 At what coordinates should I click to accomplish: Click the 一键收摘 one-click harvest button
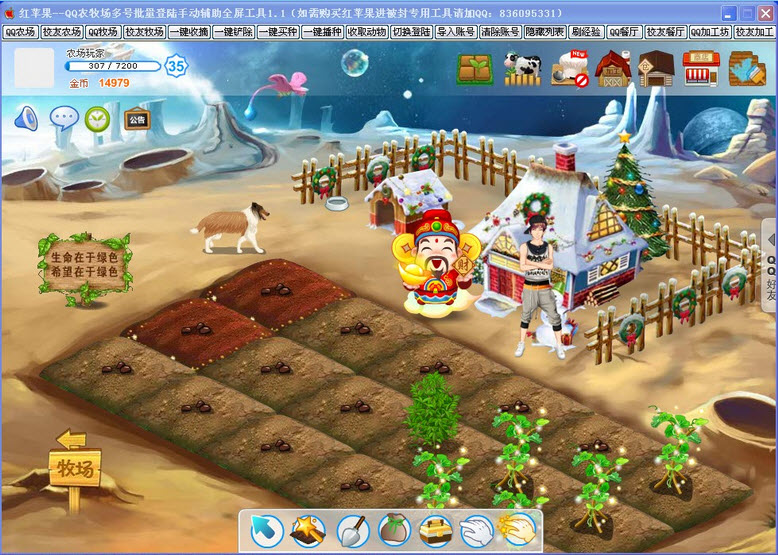[189, 32]
